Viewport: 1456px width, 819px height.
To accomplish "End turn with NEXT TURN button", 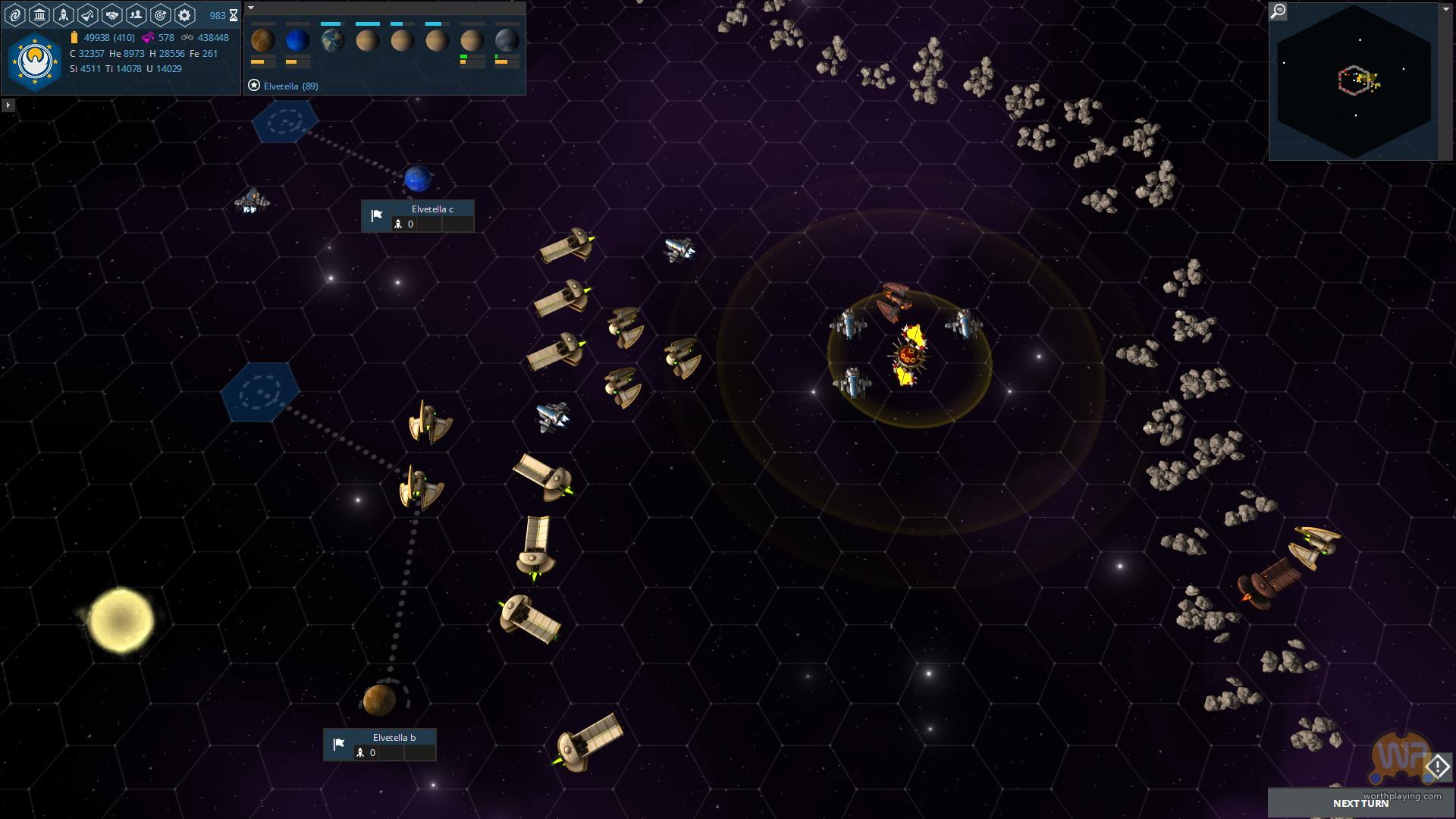I will point(1360,803).
